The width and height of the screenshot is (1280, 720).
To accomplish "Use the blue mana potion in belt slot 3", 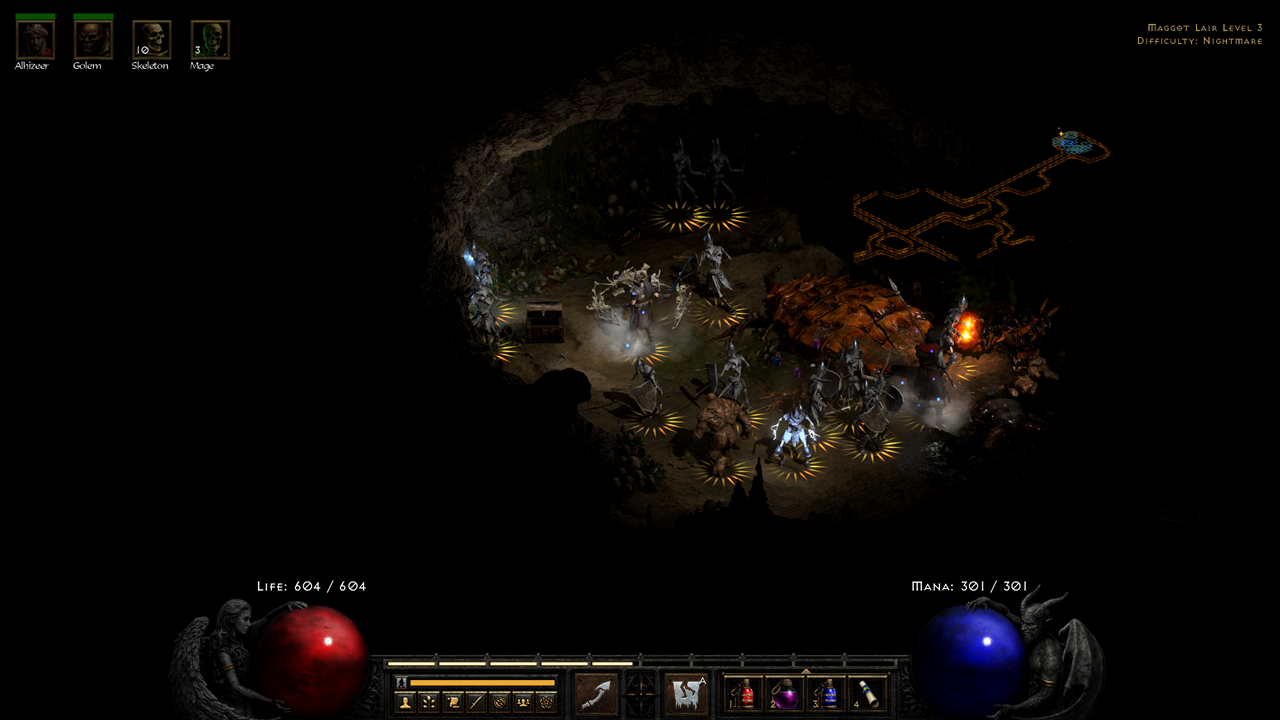I will coord(828,694).
